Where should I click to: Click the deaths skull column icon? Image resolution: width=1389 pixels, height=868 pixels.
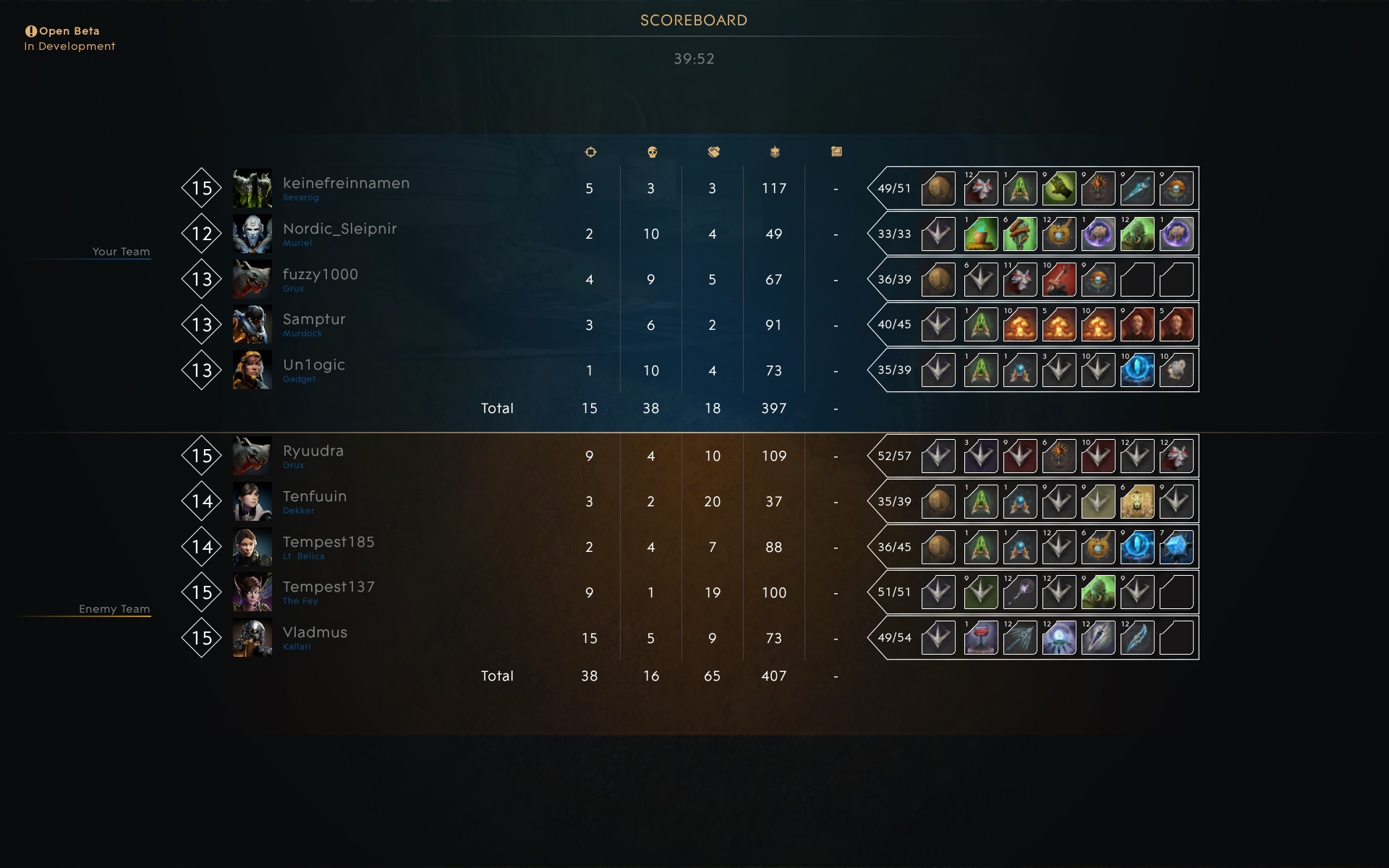(651, 152)
